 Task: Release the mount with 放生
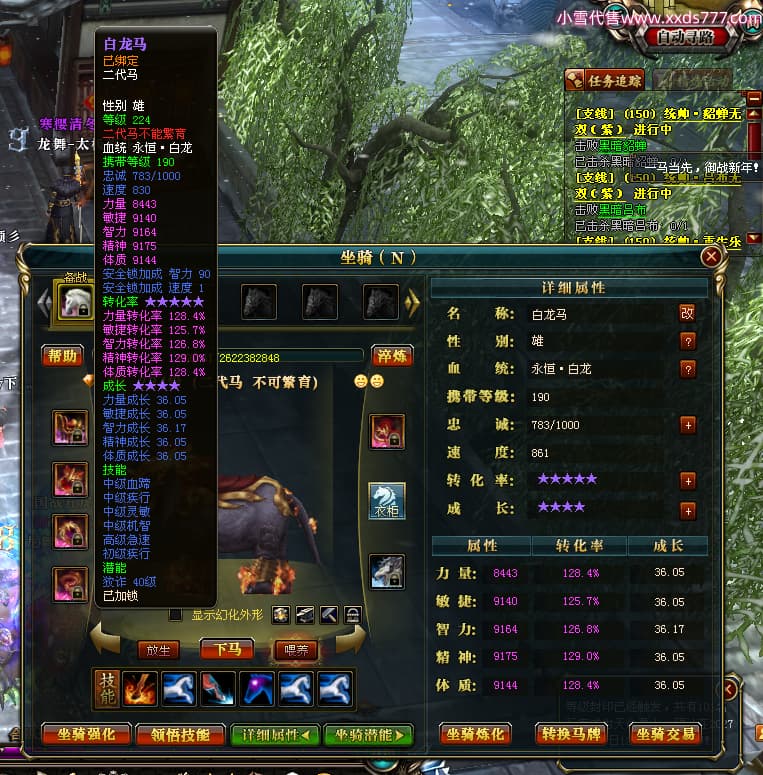click(158, 649)
